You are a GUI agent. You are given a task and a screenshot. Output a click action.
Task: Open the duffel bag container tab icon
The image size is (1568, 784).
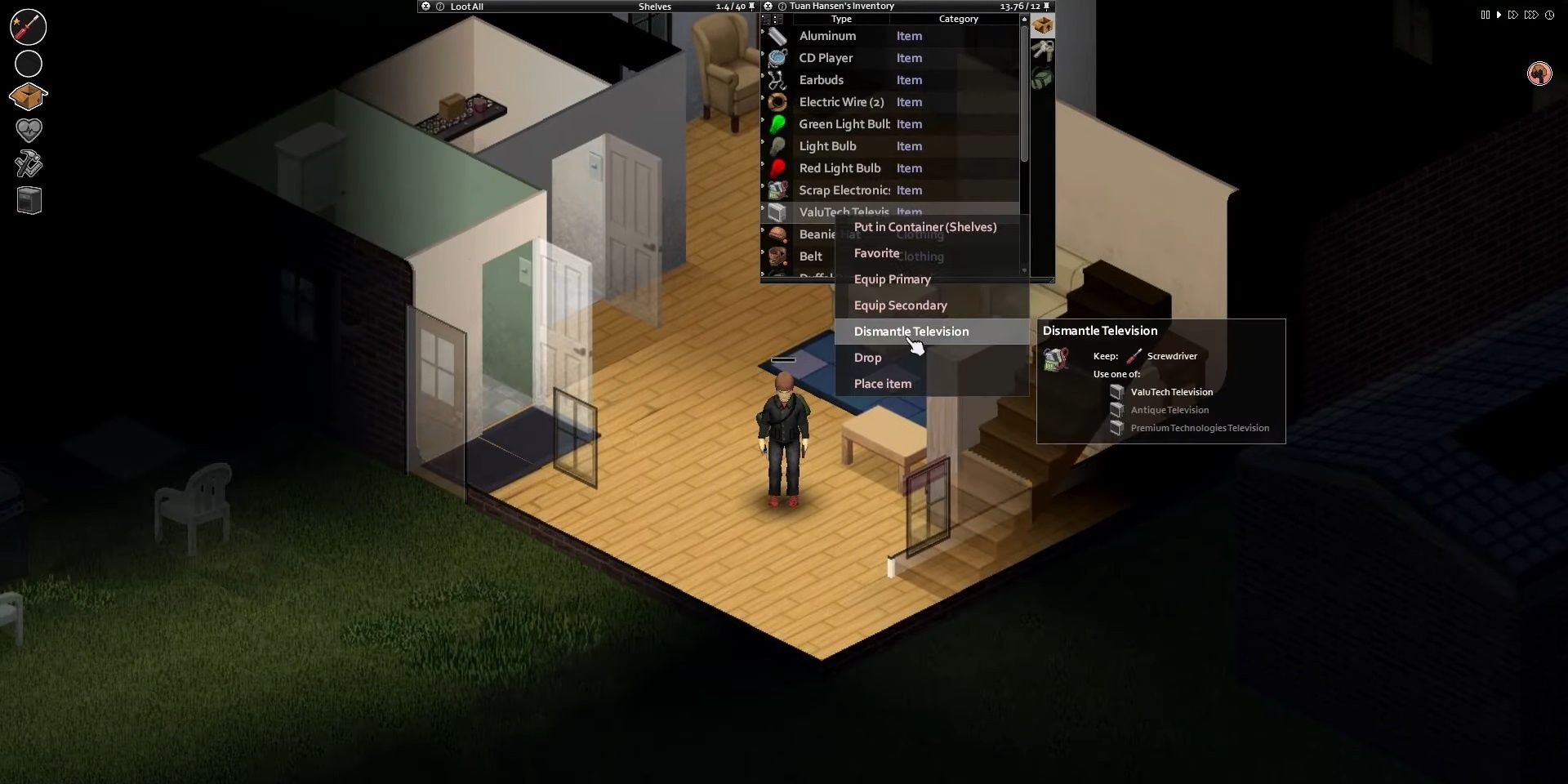(x=1043, y=78)
